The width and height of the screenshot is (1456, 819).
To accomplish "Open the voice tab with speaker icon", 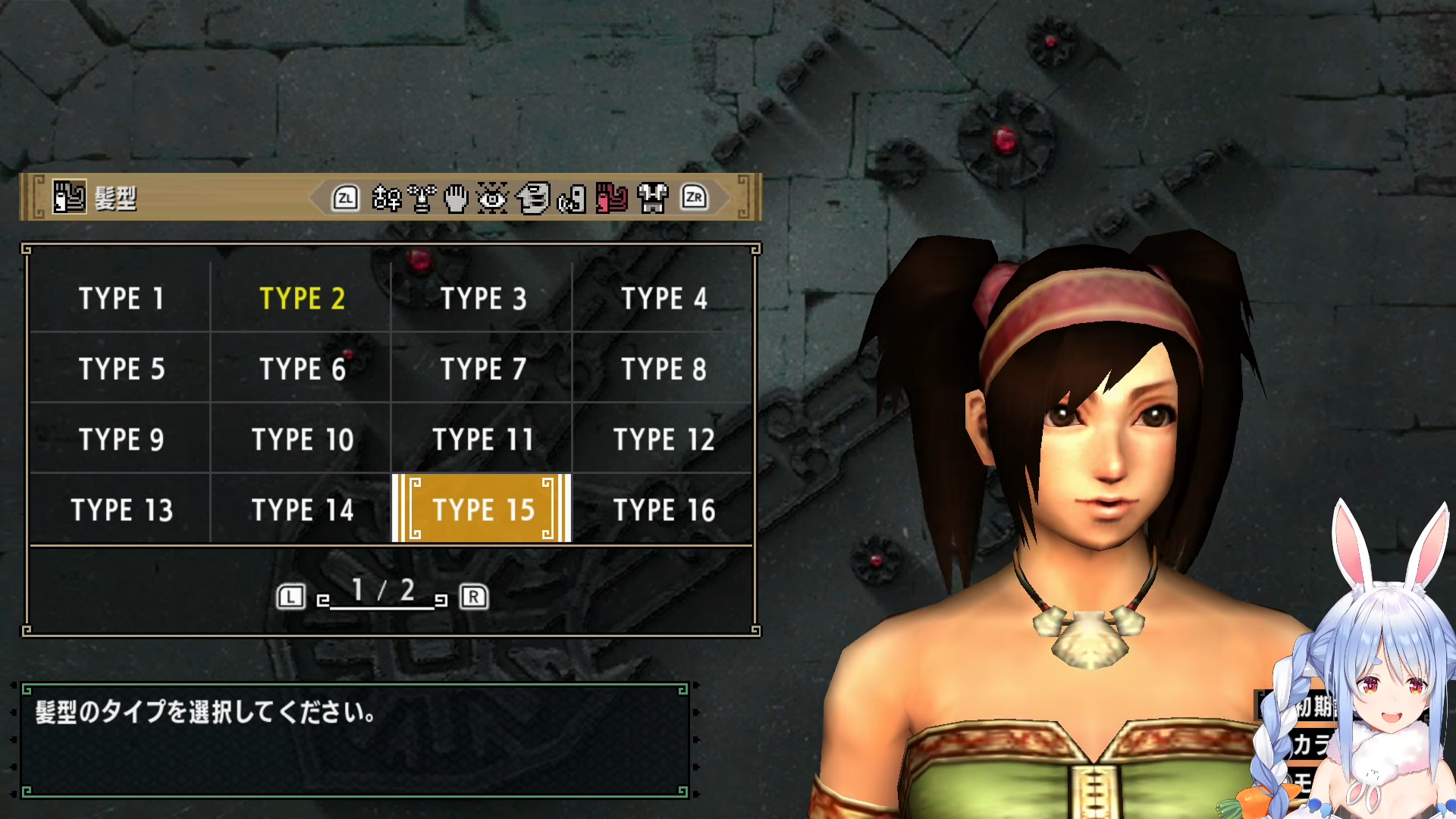I will (x=572, y=199).
